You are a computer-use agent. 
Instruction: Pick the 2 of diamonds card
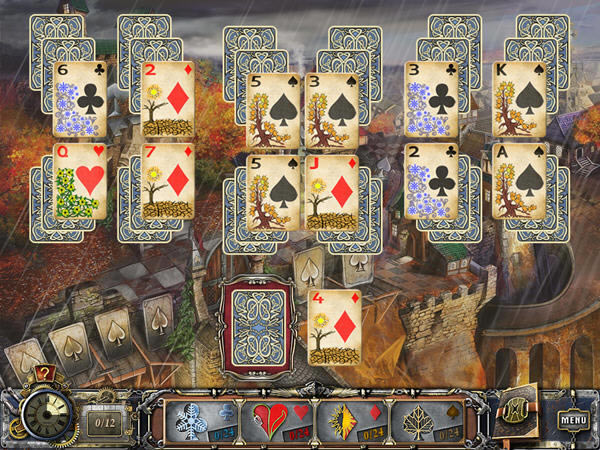point(168,99)
